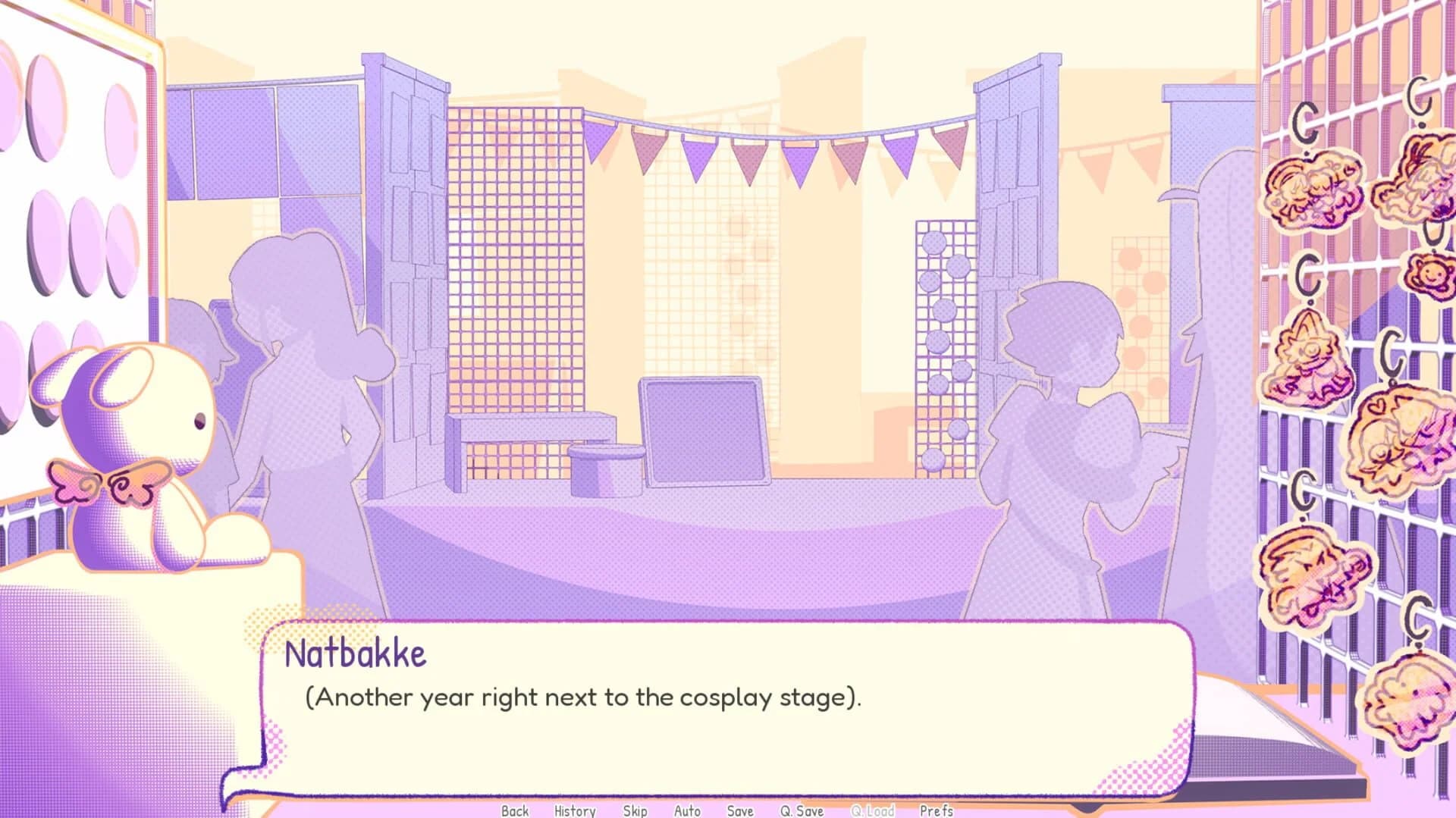The height and width of the screenshot is (818, 1456).
Task: Open the Prefs settings screen
Action: point(937,810)
